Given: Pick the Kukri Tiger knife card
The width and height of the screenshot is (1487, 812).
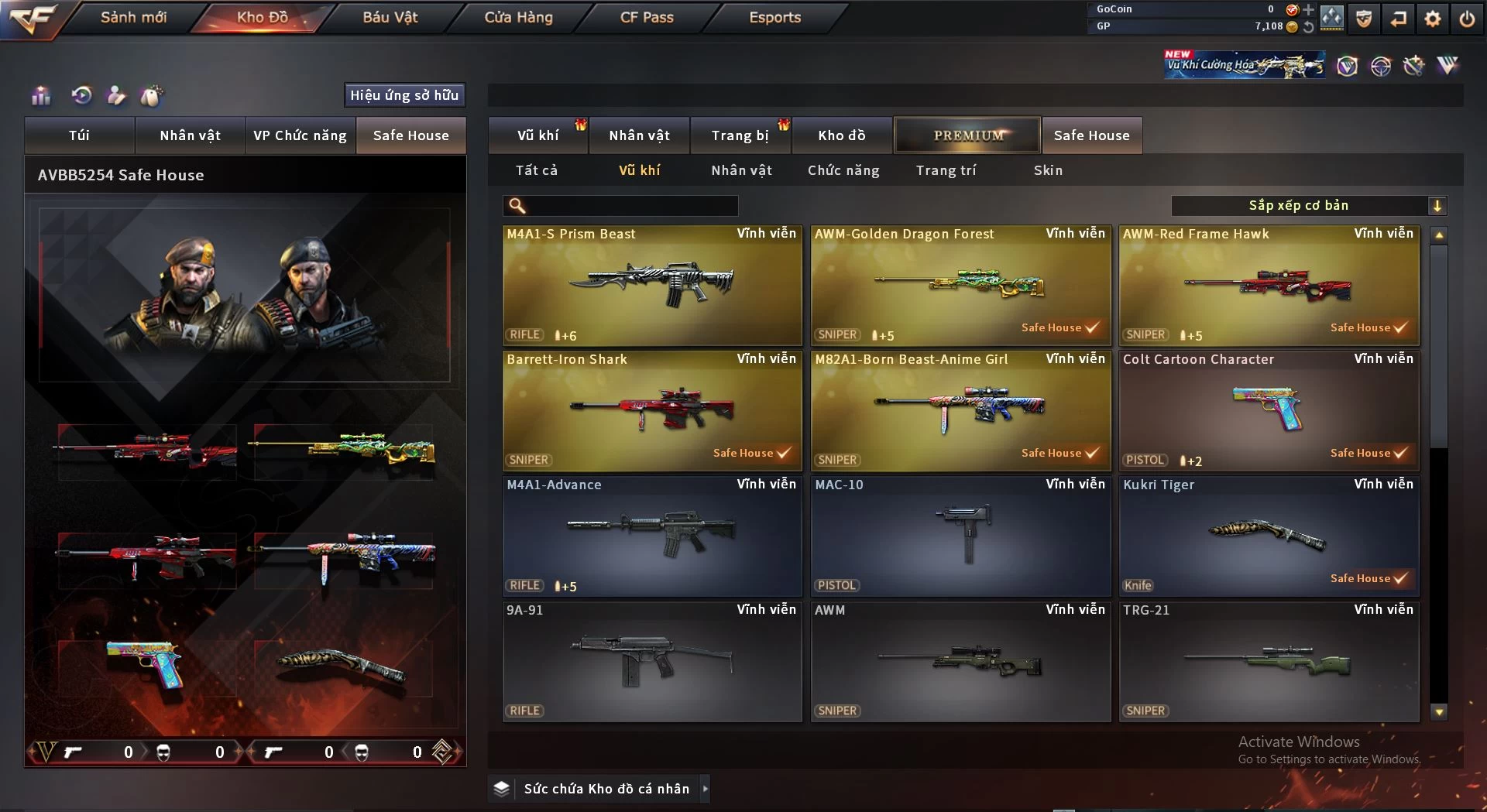Looking at the screenshot, I should tap(1269, 536).
